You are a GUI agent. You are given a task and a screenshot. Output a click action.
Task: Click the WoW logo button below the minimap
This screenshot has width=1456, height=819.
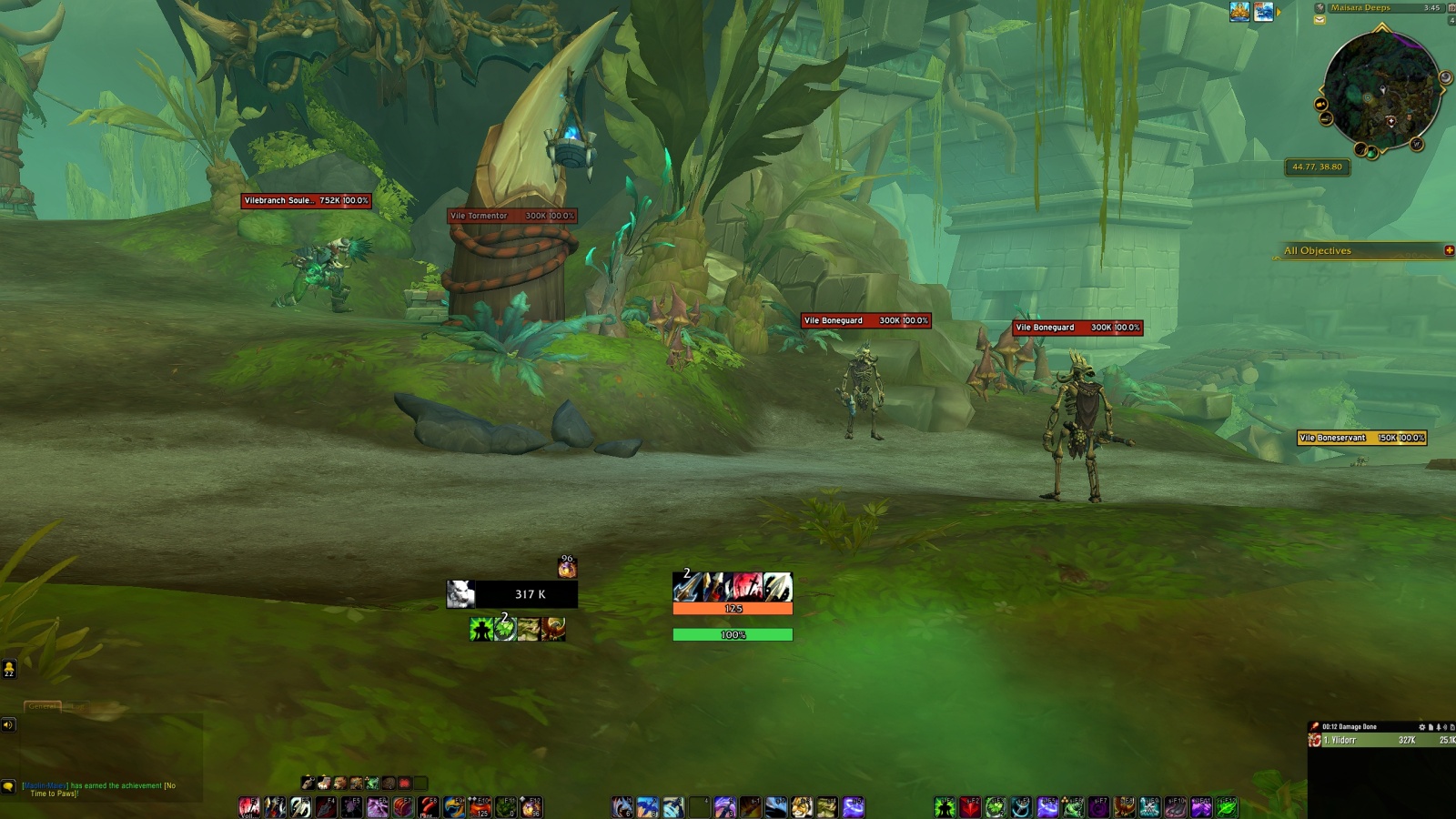click(x=1416, y=145)
